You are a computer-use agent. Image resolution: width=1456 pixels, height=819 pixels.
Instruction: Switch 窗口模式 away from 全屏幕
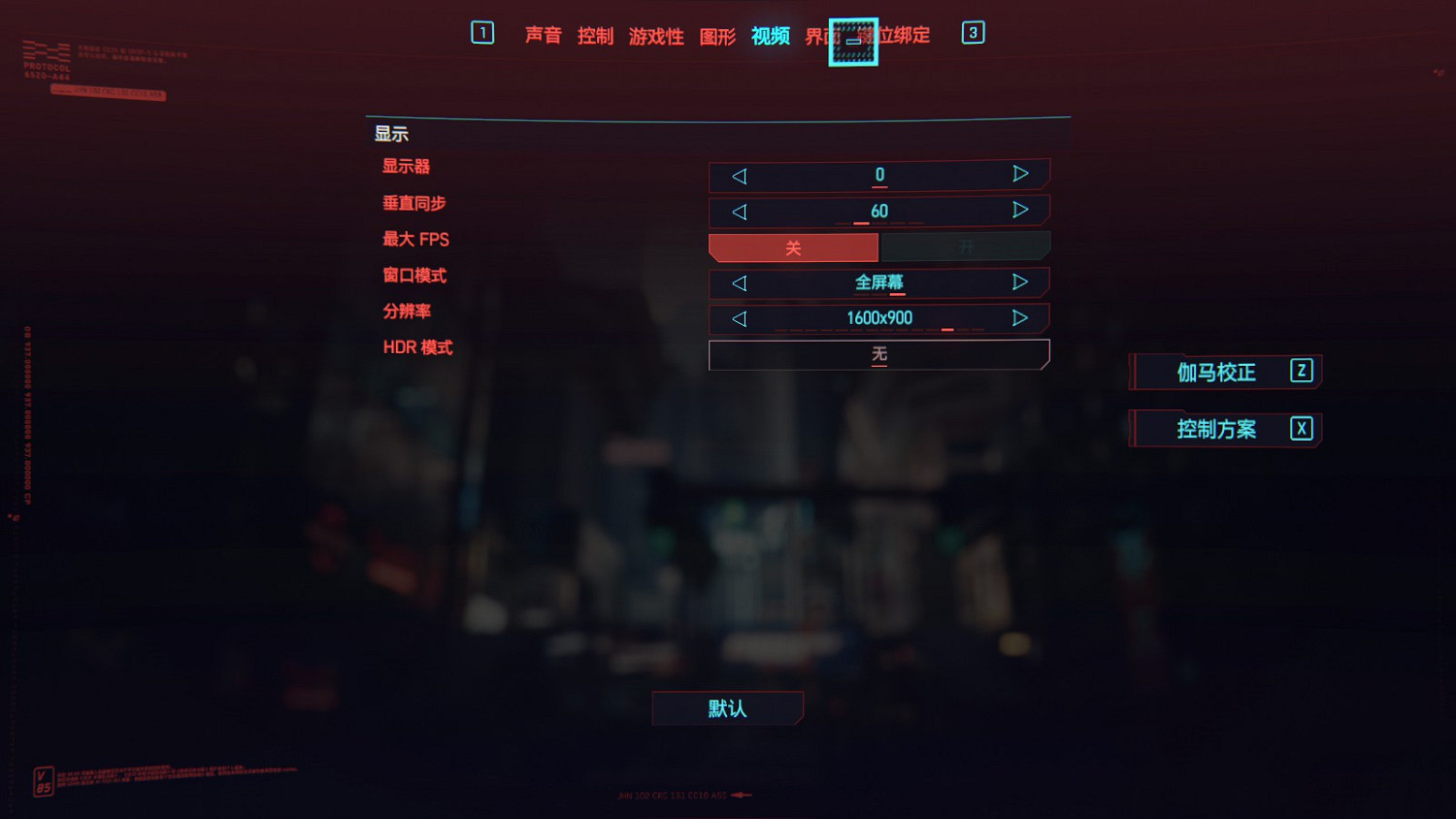tap(878, 283)
